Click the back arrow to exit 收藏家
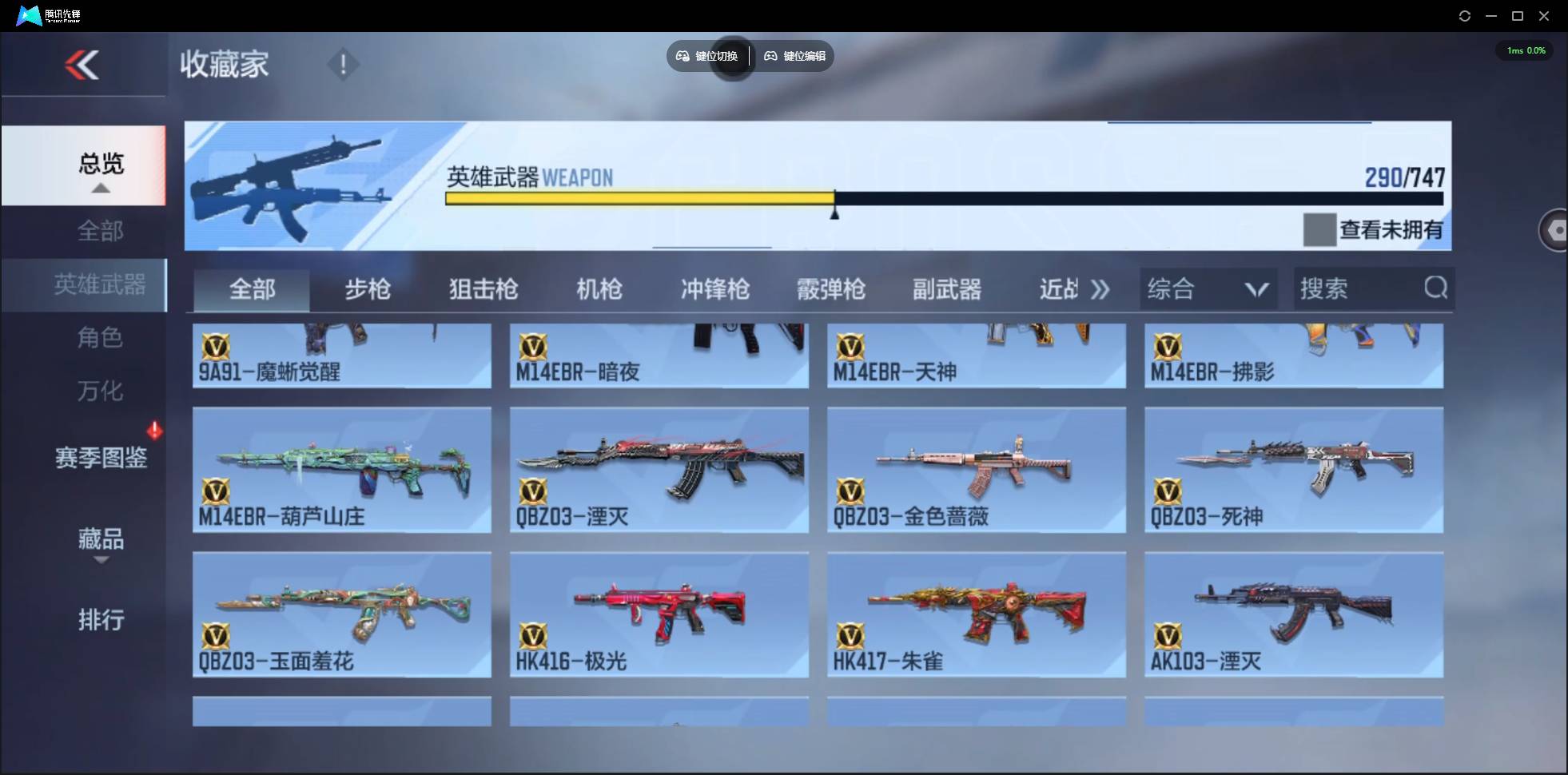Image resolution: width=1568 pixels, height=775 pixels. (83, 66)
